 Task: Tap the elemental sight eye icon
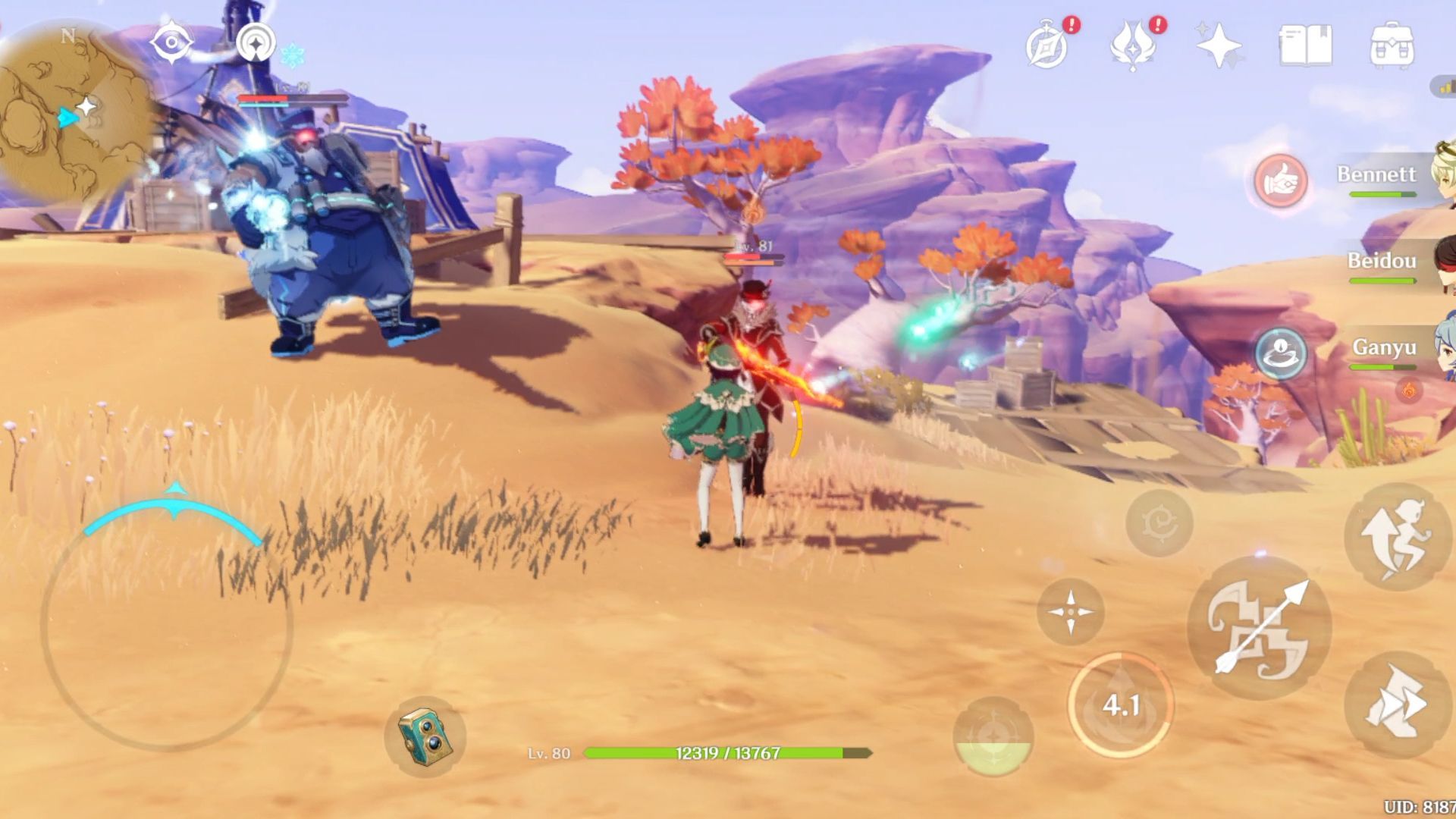171,42
